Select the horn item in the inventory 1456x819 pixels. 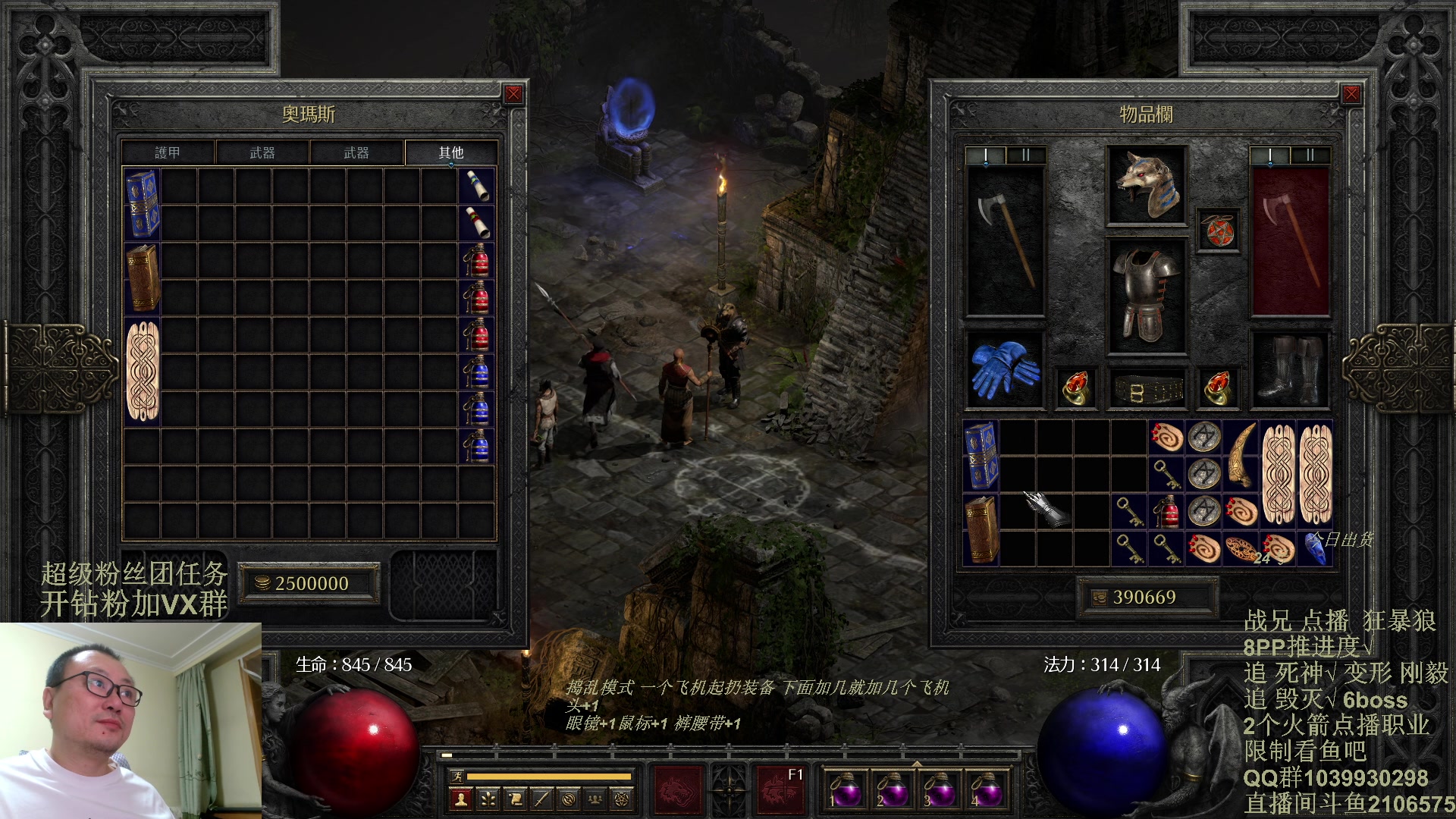(1241, 455)
